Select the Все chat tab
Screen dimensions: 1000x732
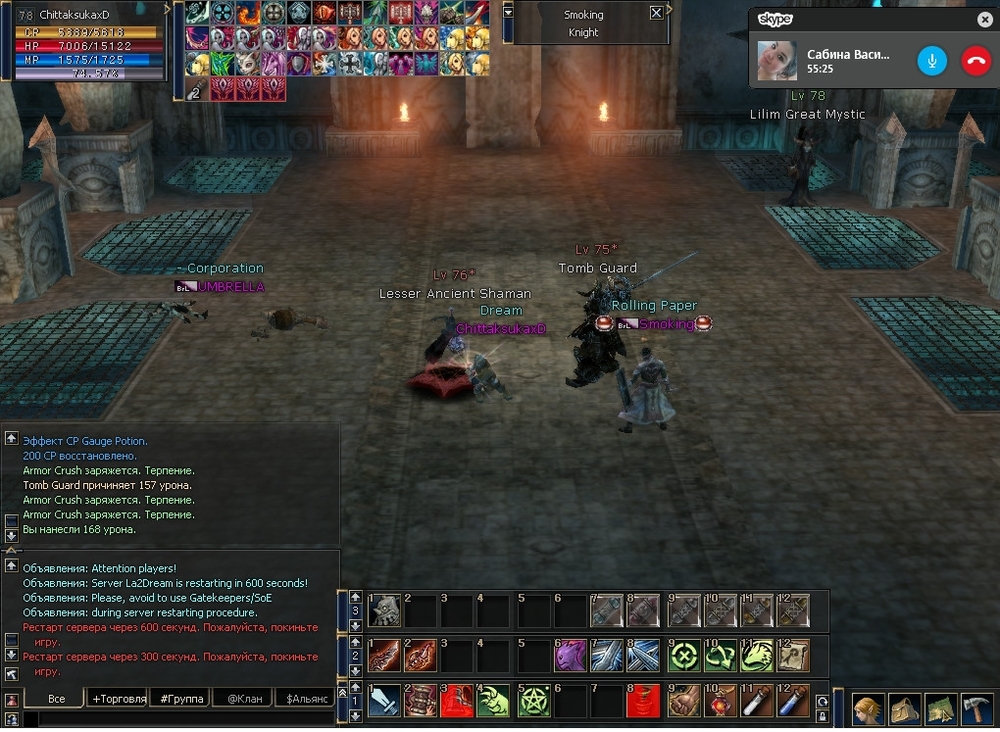(x=56, y=698)
